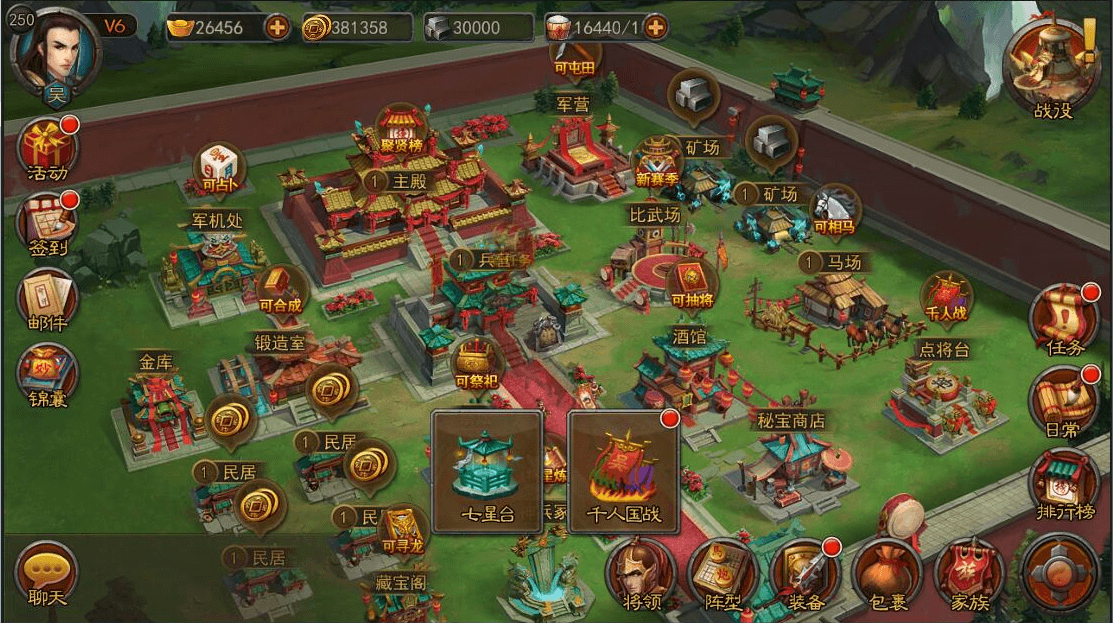Open the 日常 daily tasks icon

(x=1063, y=400)
